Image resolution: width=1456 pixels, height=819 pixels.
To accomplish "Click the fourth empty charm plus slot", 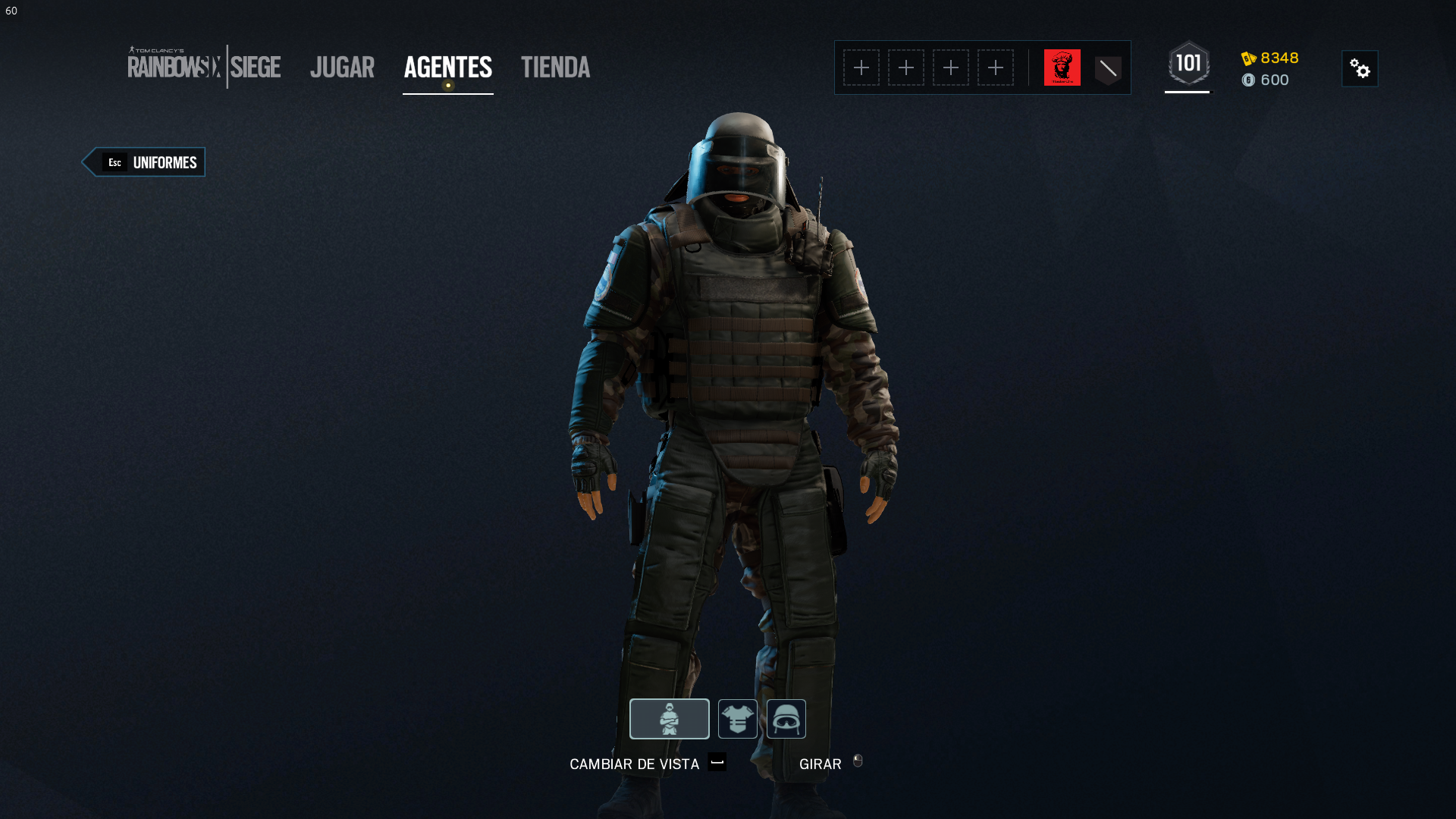I will pyautogui.click(x=996, y=67).
